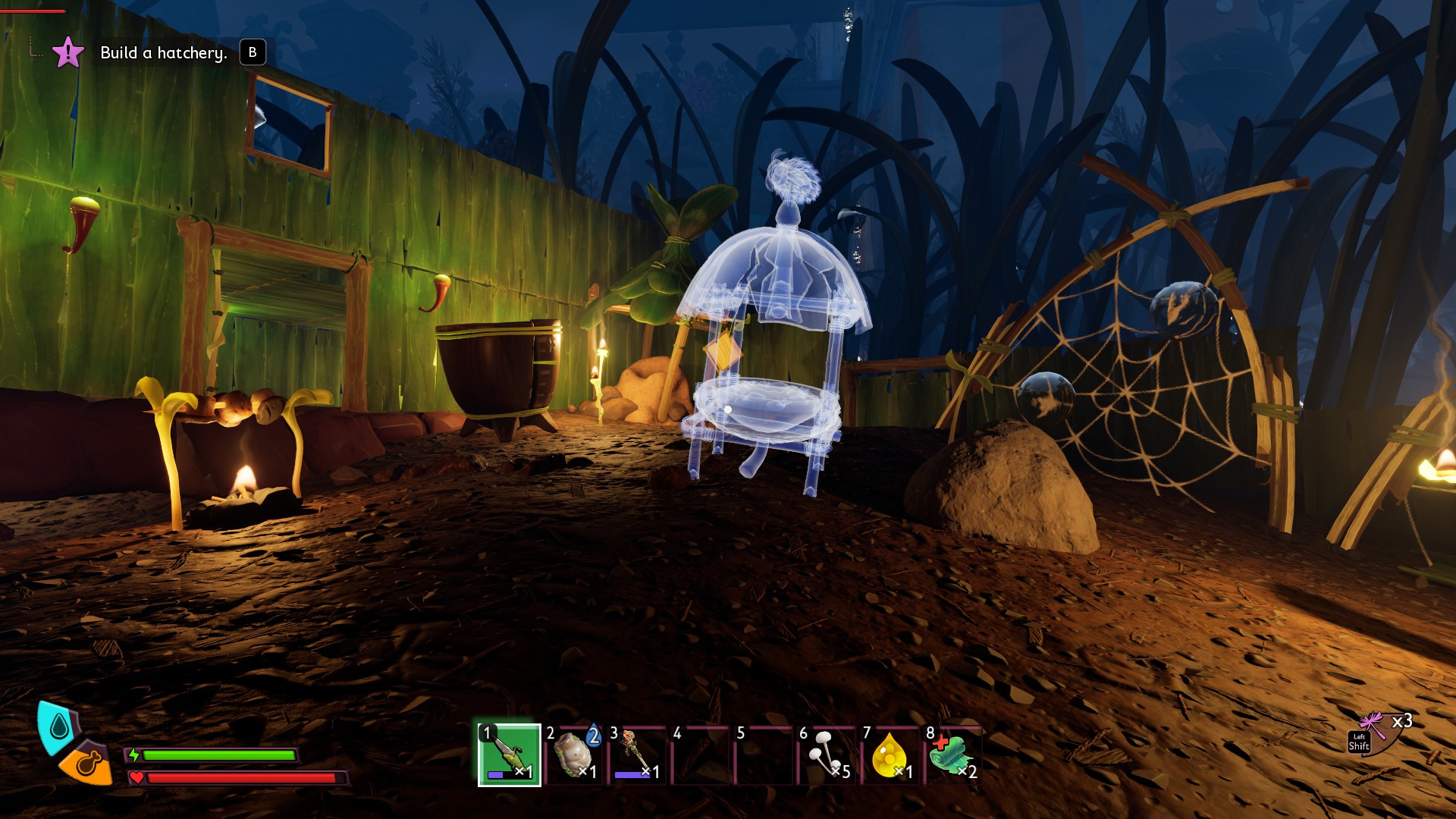Select the green leaf bandage slot
Viewport: 1456px width, 819px height.
point(952,755)
